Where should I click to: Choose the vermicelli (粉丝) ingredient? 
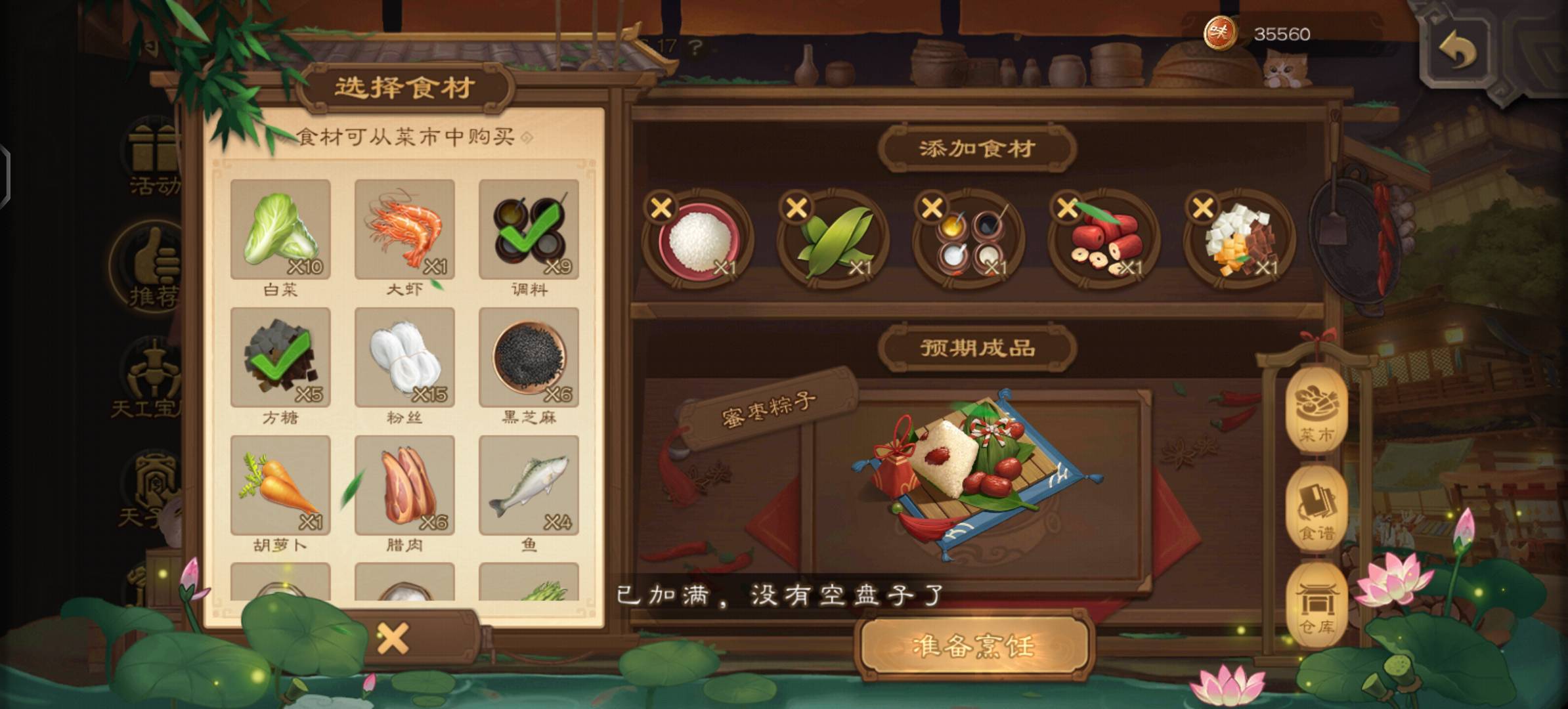pos(404,357)
